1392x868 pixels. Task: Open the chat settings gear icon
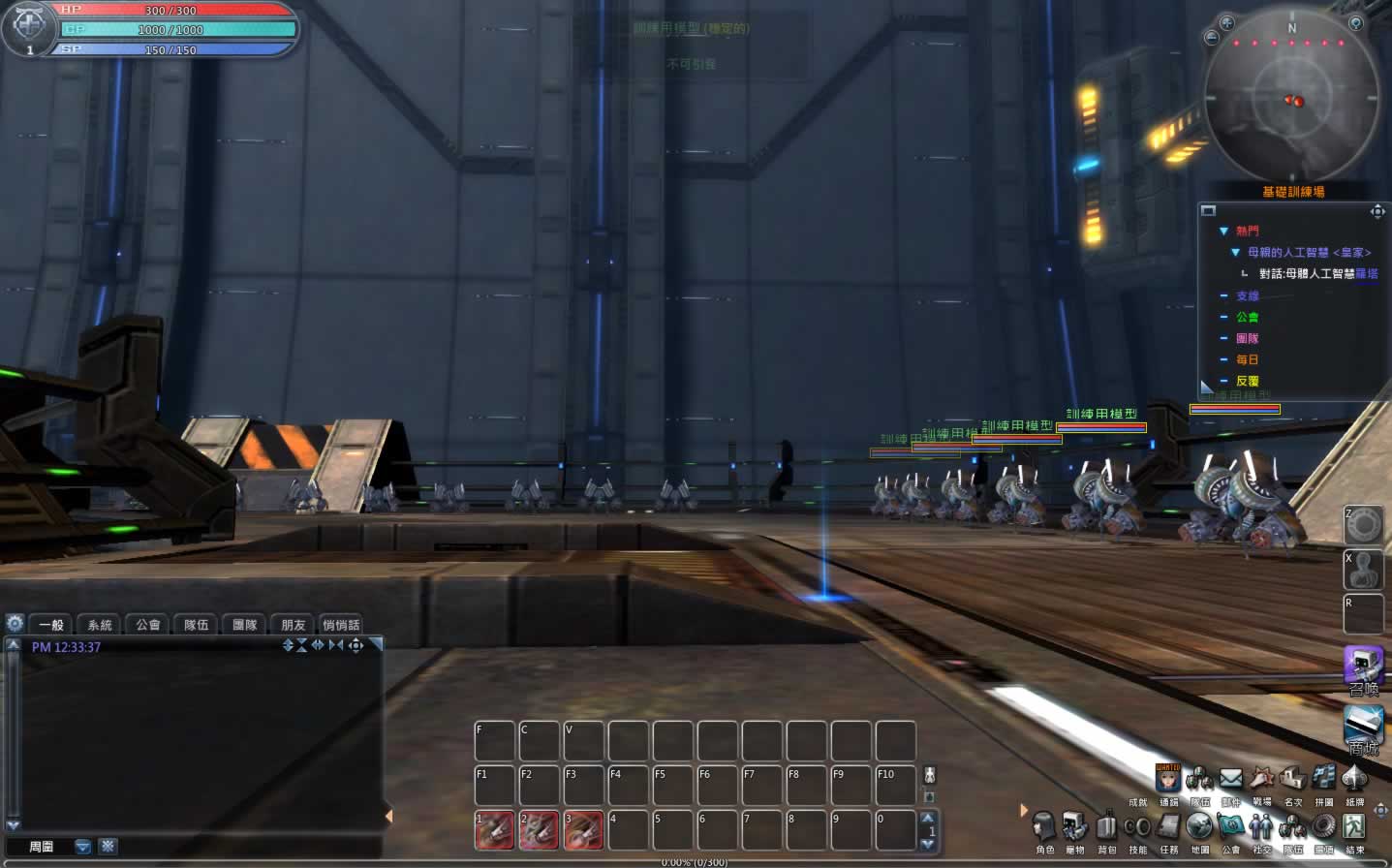click(15, 624)
